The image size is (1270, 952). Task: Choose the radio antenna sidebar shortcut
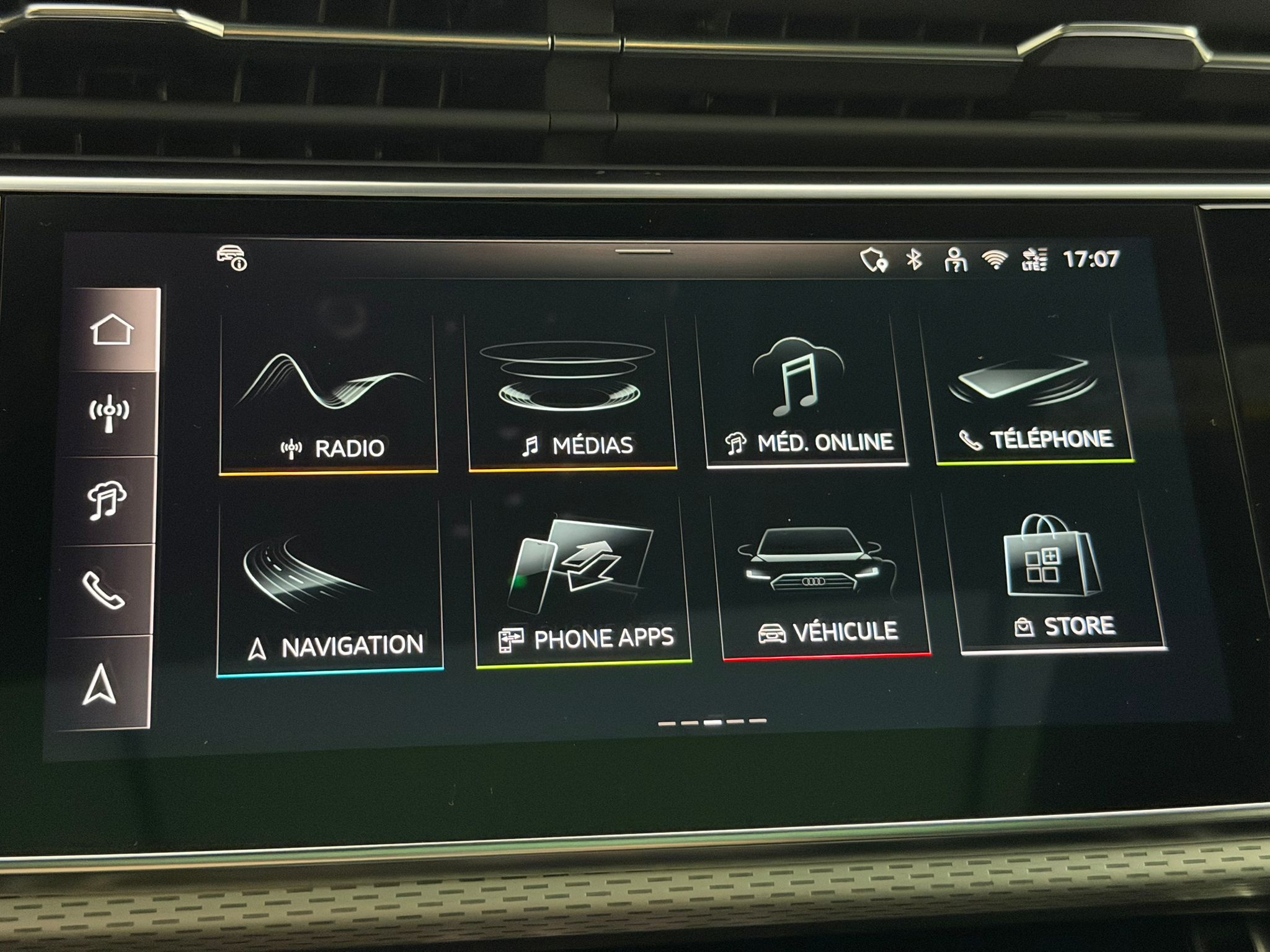pyautogui.click(x=109, y=413)
